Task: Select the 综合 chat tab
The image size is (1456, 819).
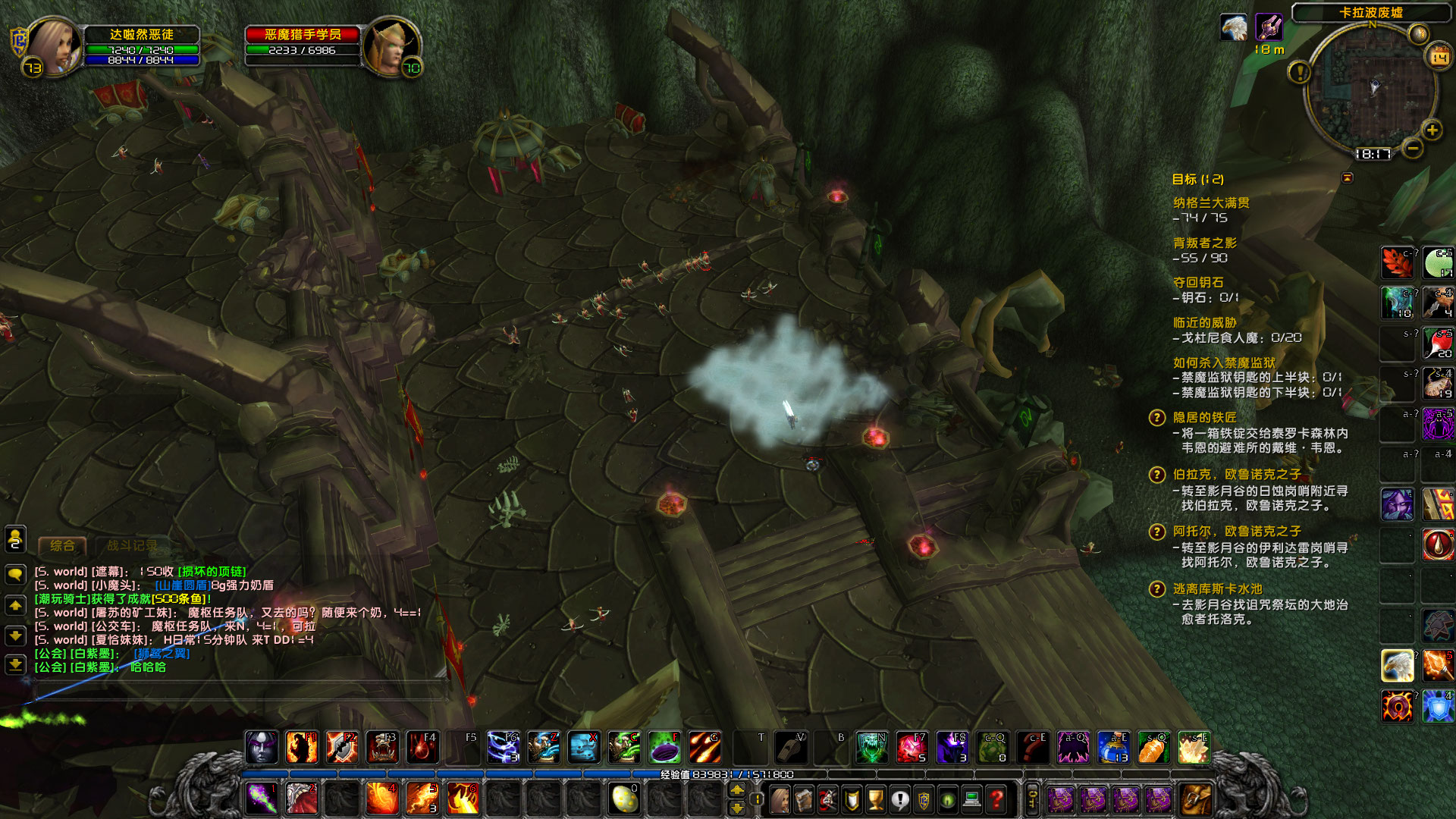Action: [x=63, y=545]
